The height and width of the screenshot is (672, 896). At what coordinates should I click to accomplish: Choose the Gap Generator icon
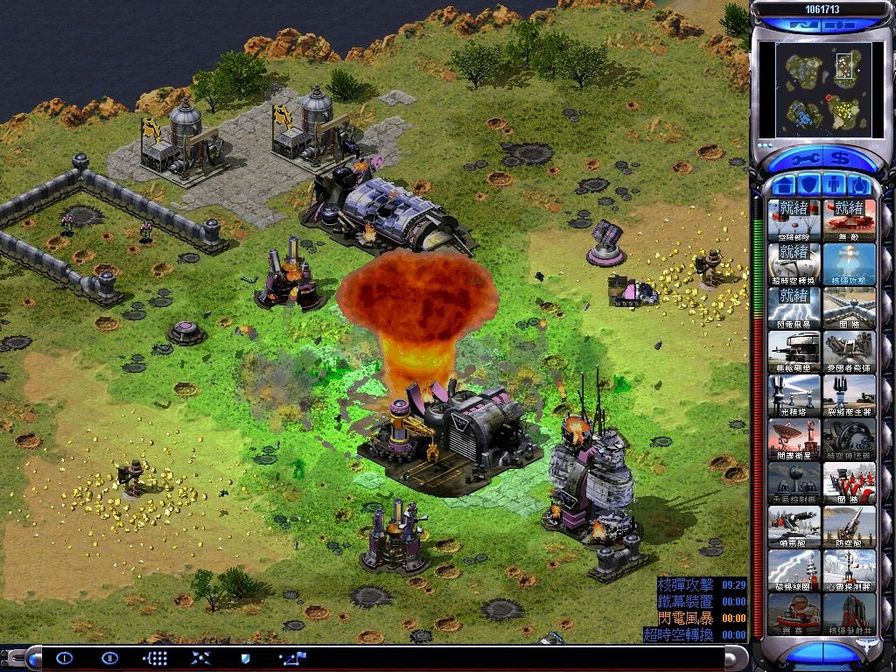(849, 394)
